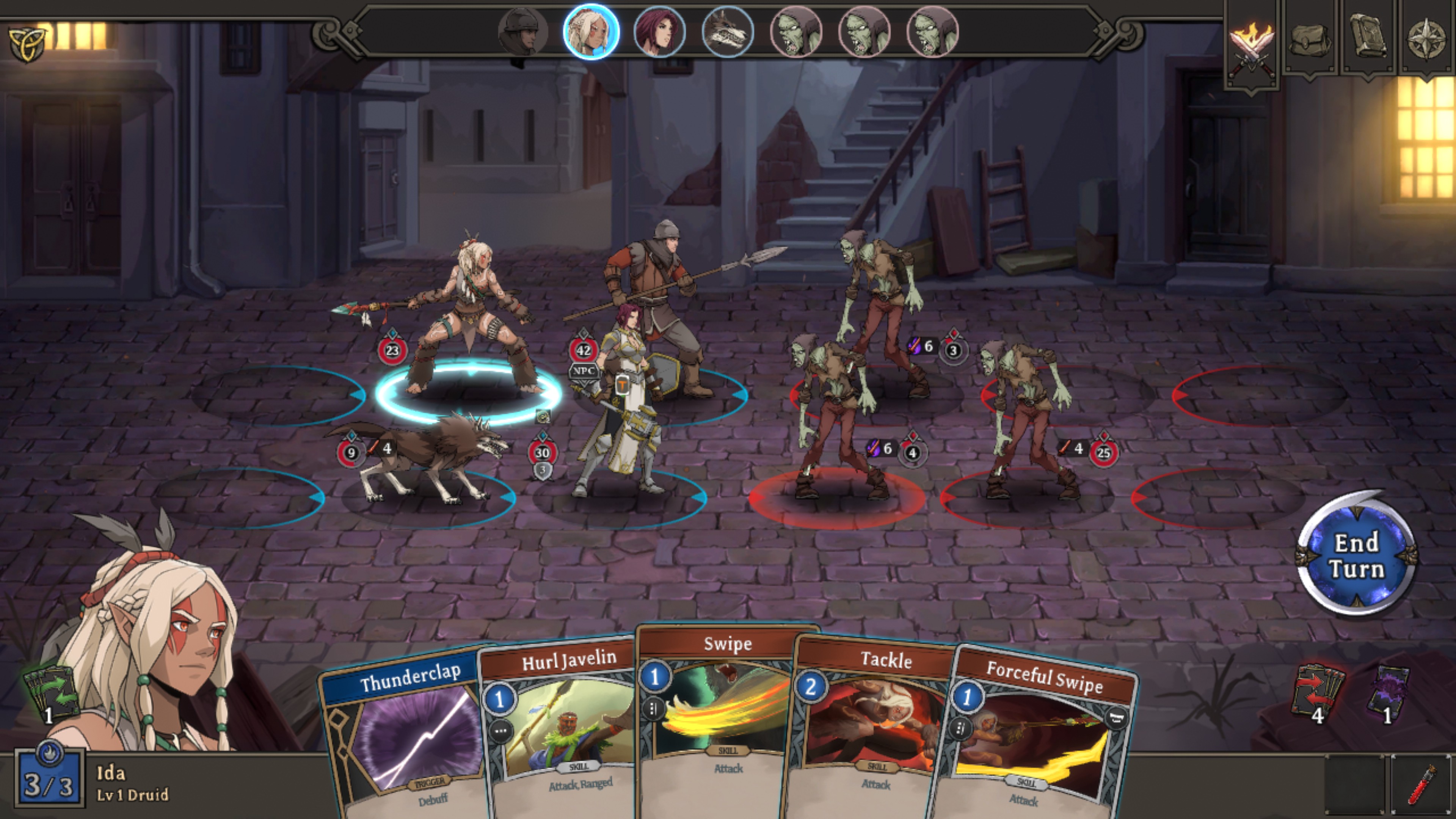The width and height of the screenshot is (1456, 819).
Task: Play the Hurl Javelin card
Action: tap(562, 729)
